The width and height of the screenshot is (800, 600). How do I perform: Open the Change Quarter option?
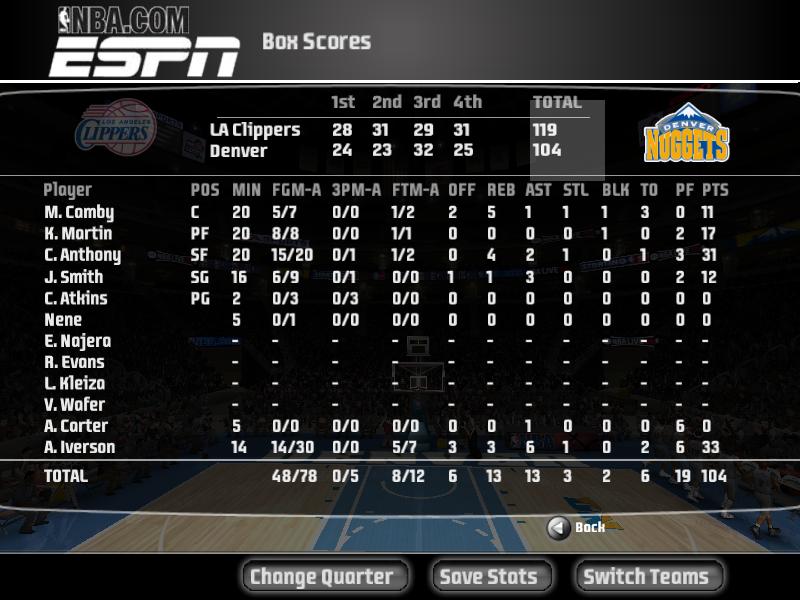[322, 576]
